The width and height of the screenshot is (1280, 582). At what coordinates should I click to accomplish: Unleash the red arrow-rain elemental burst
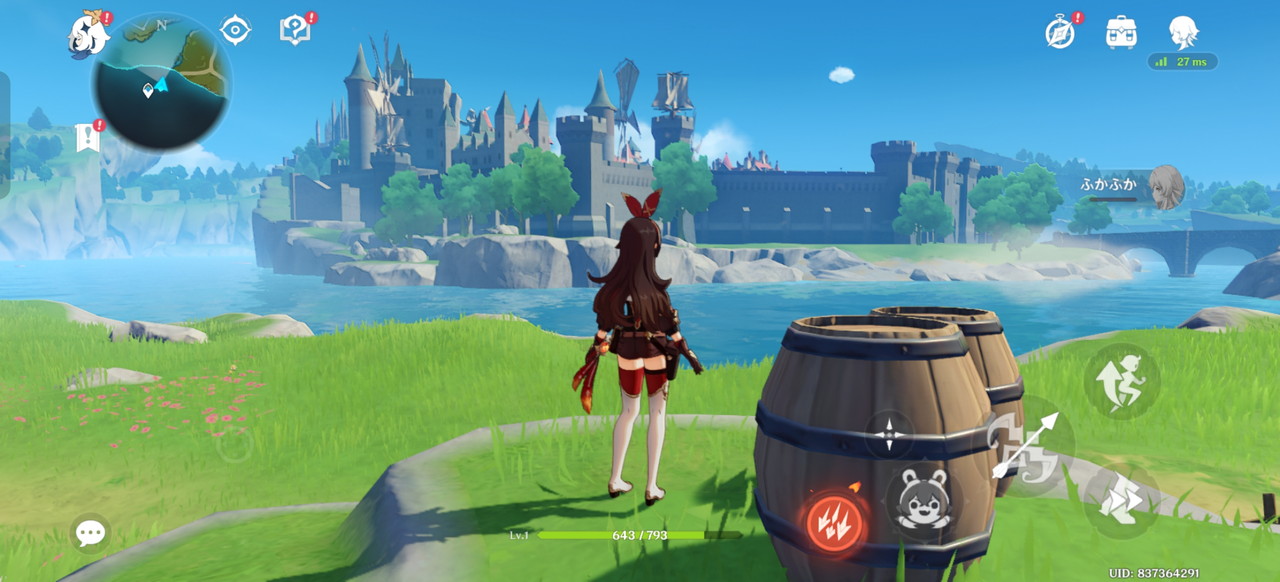click(x=836, y=521)
